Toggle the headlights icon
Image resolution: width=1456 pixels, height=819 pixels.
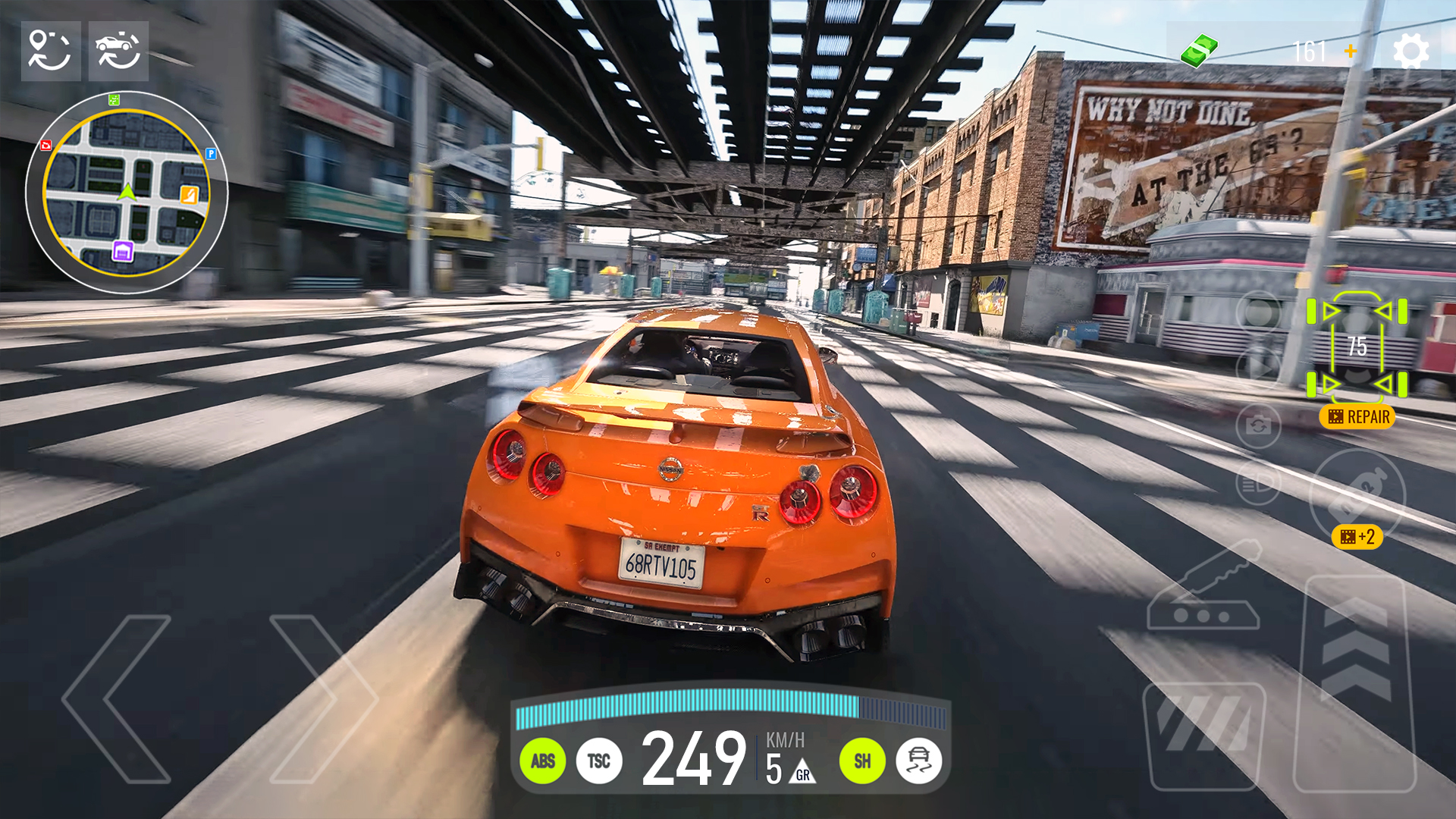(1257, 484)
